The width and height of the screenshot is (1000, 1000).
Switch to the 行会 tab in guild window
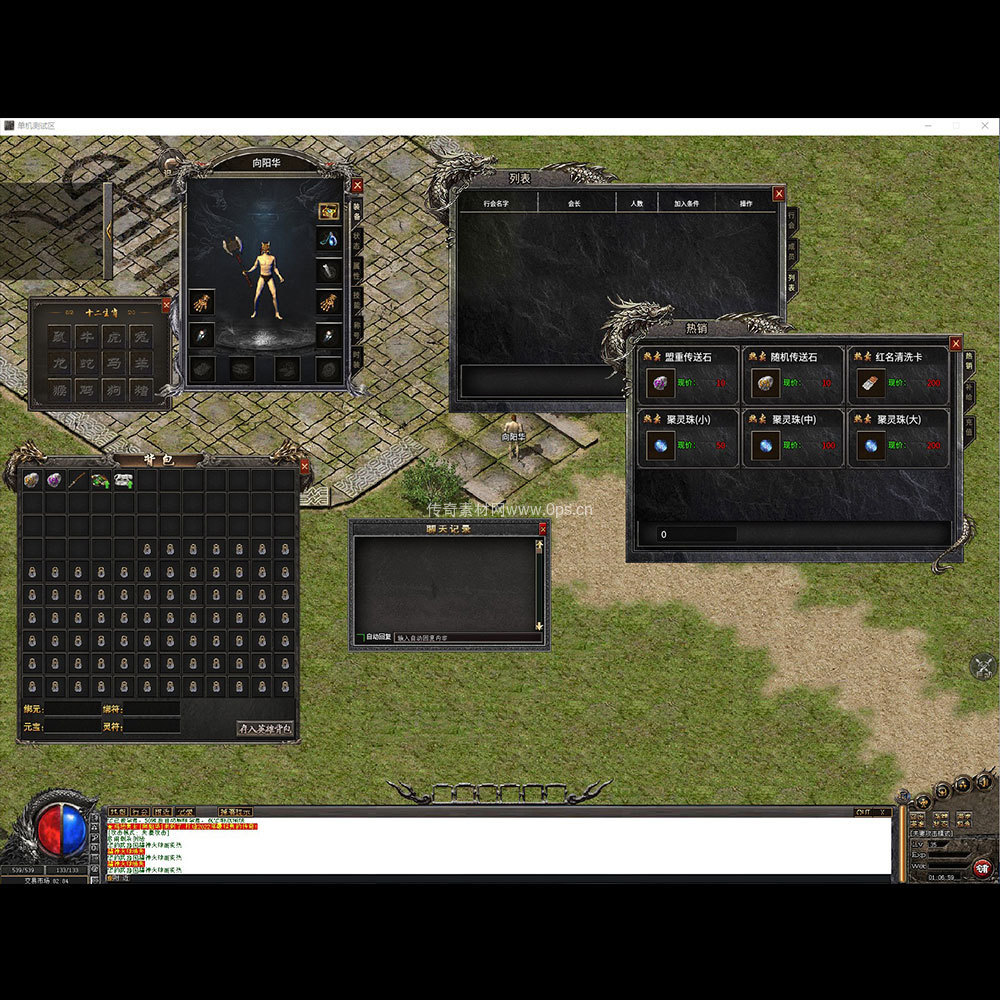(x=791, y=221)
